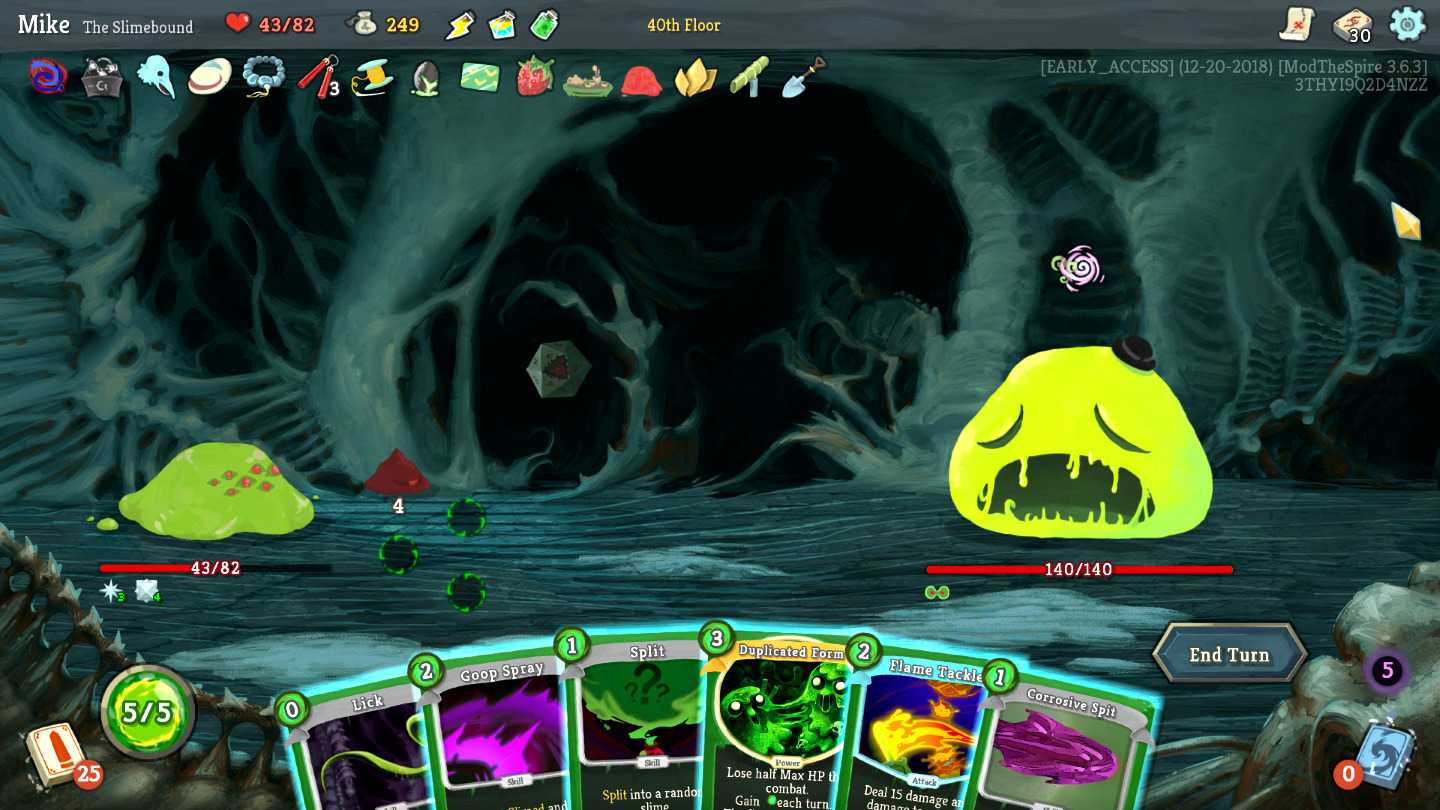Viewport: 1440px width, 810px height.
Task: Open the discard pile
Action: coord(1386,753)
